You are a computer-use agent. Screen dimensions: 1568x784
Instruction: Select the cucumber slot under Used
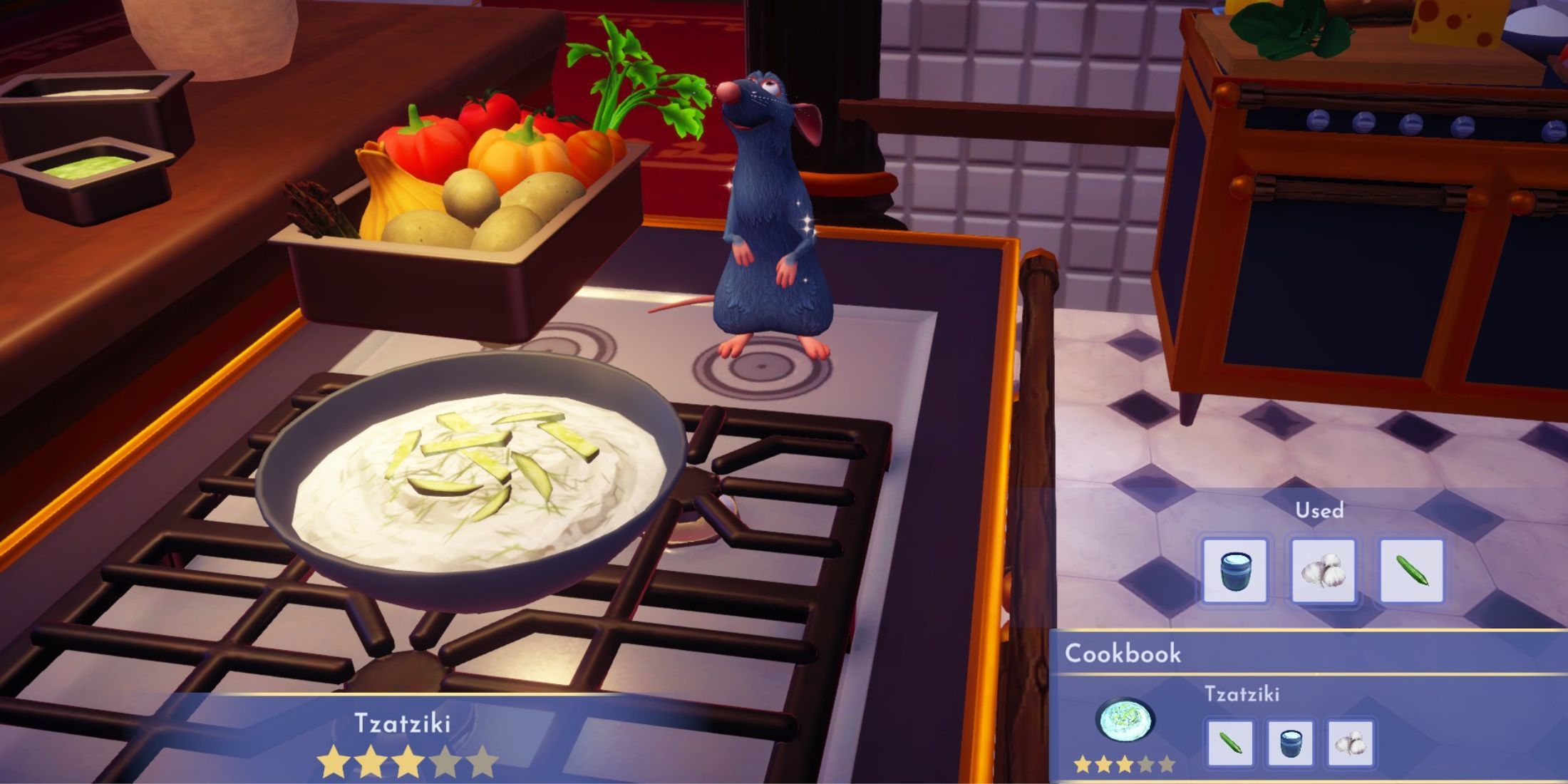pyautogui.click(x=1411, y=571)
